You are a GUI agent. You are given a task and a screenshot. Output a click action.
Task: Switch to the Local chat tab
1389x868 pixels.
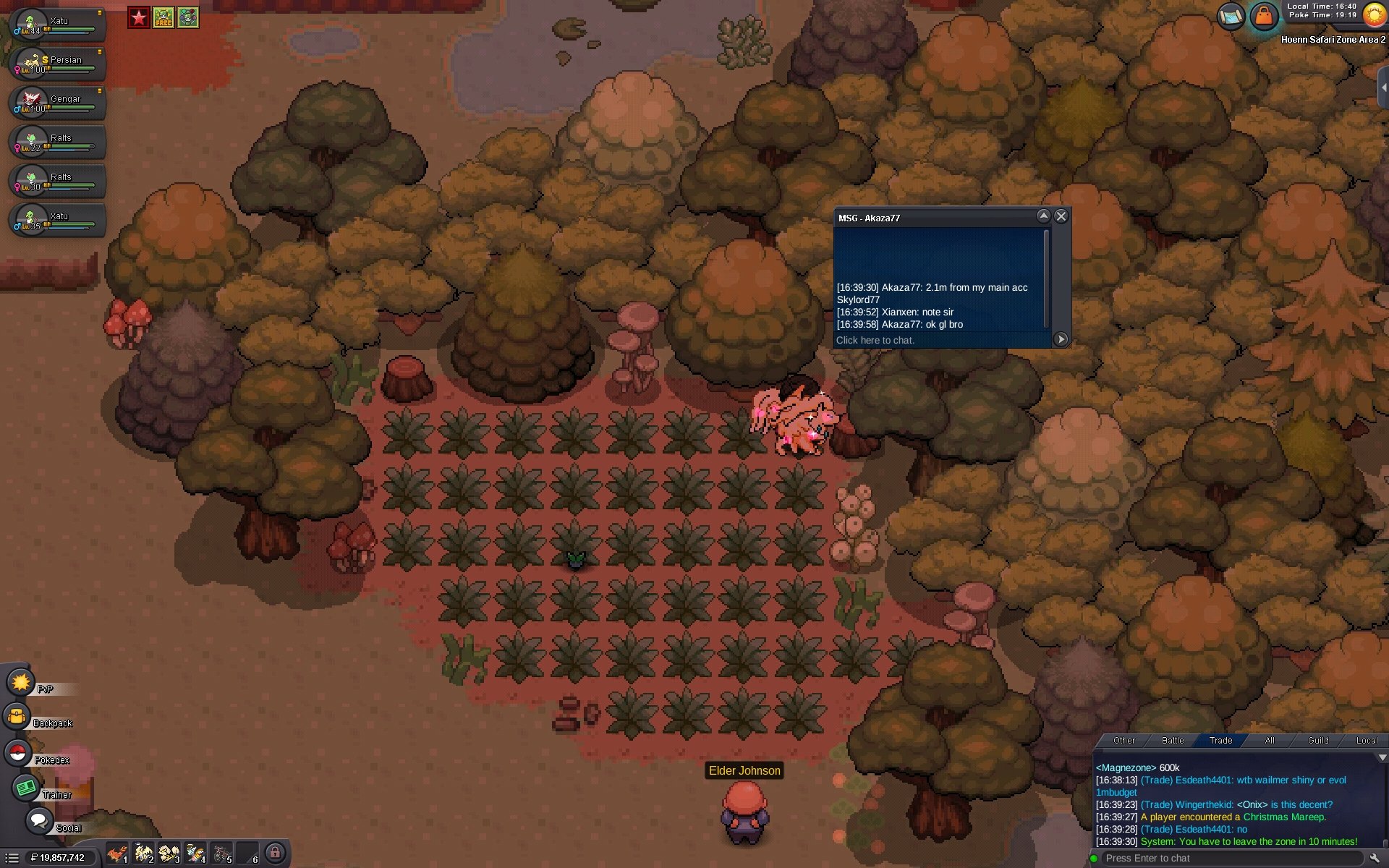tap(1367, 741)
